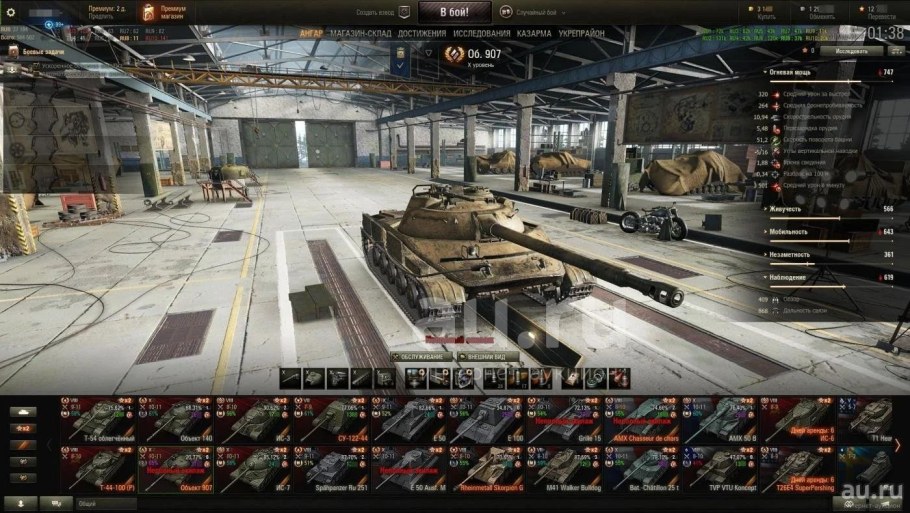The width and height of the screenshot is (910, 513).
Task: Open the Внешний вид customization
Action: [x=487, y=355]
